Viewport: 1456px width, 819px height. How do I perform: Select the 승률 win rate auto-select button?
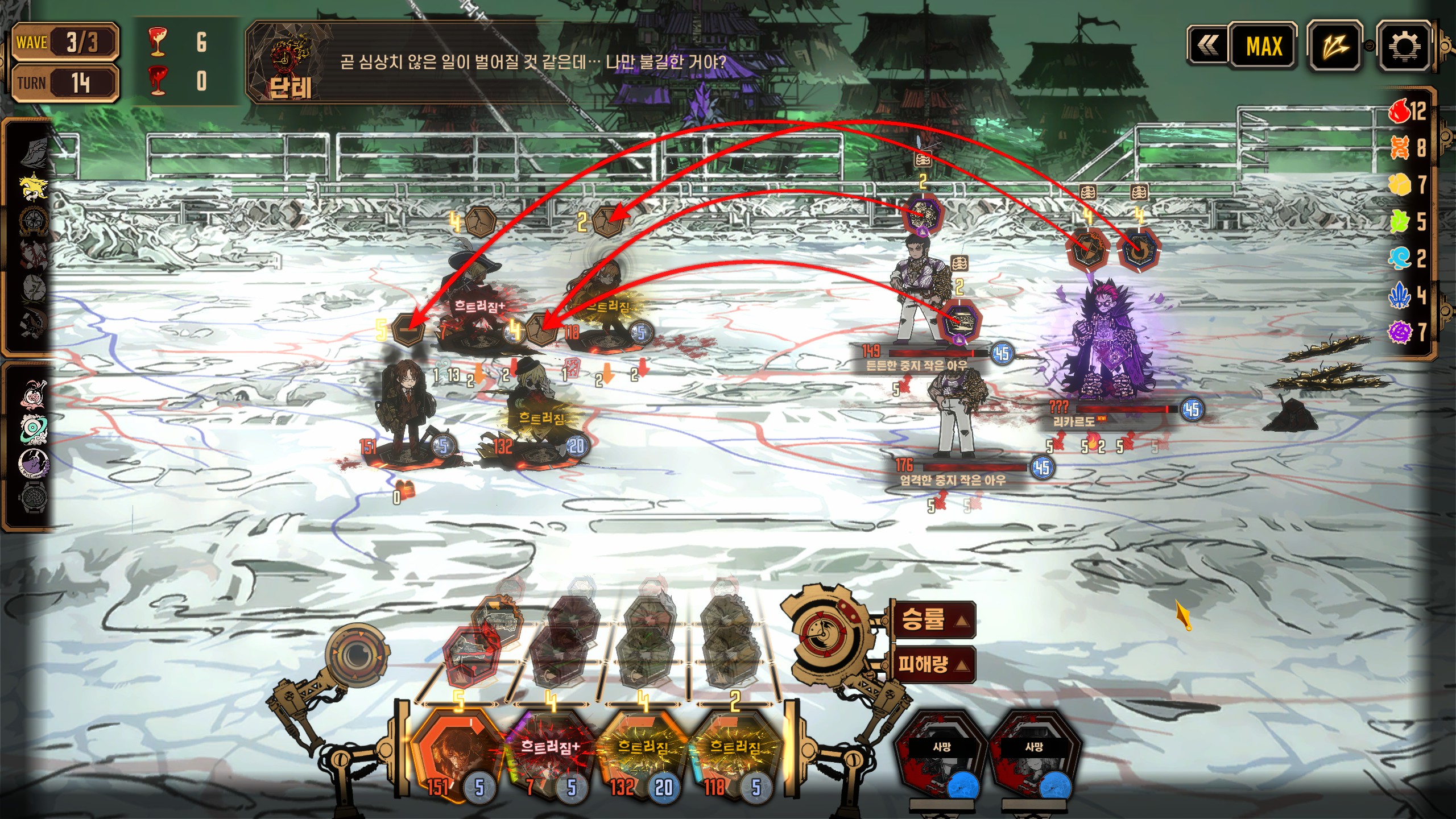[932, 619]
